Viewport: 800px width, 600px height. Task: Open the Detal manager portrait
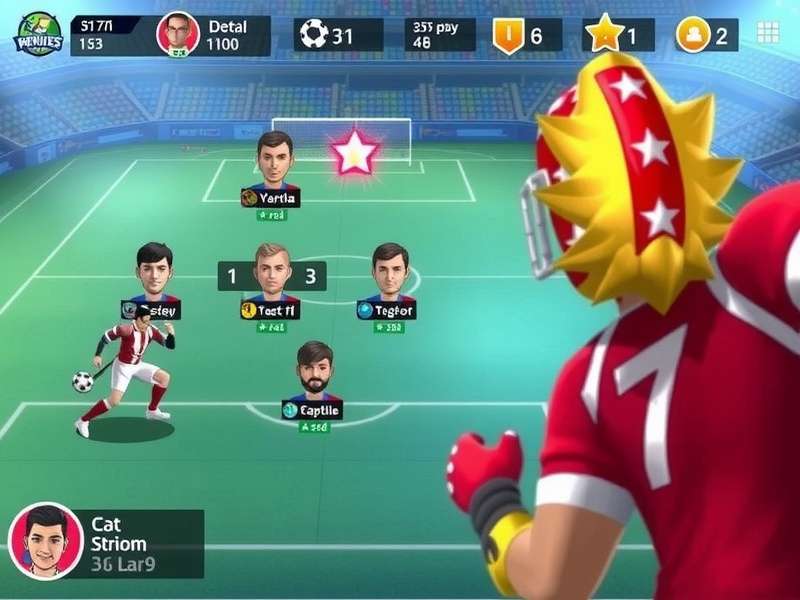[178, 34]
